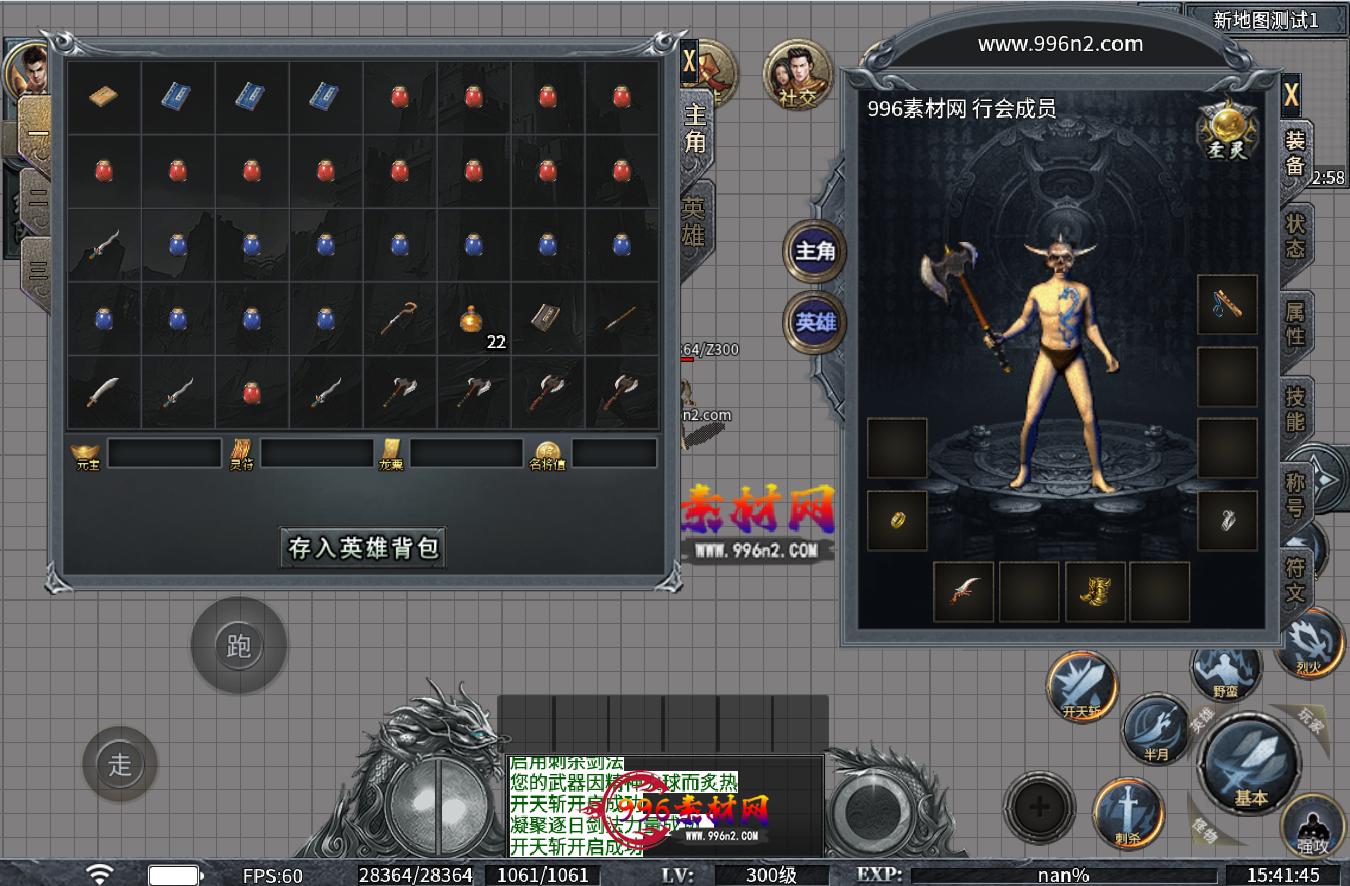Click the gold ring equipment slot

pyautogui.click(x=897, y=520)
